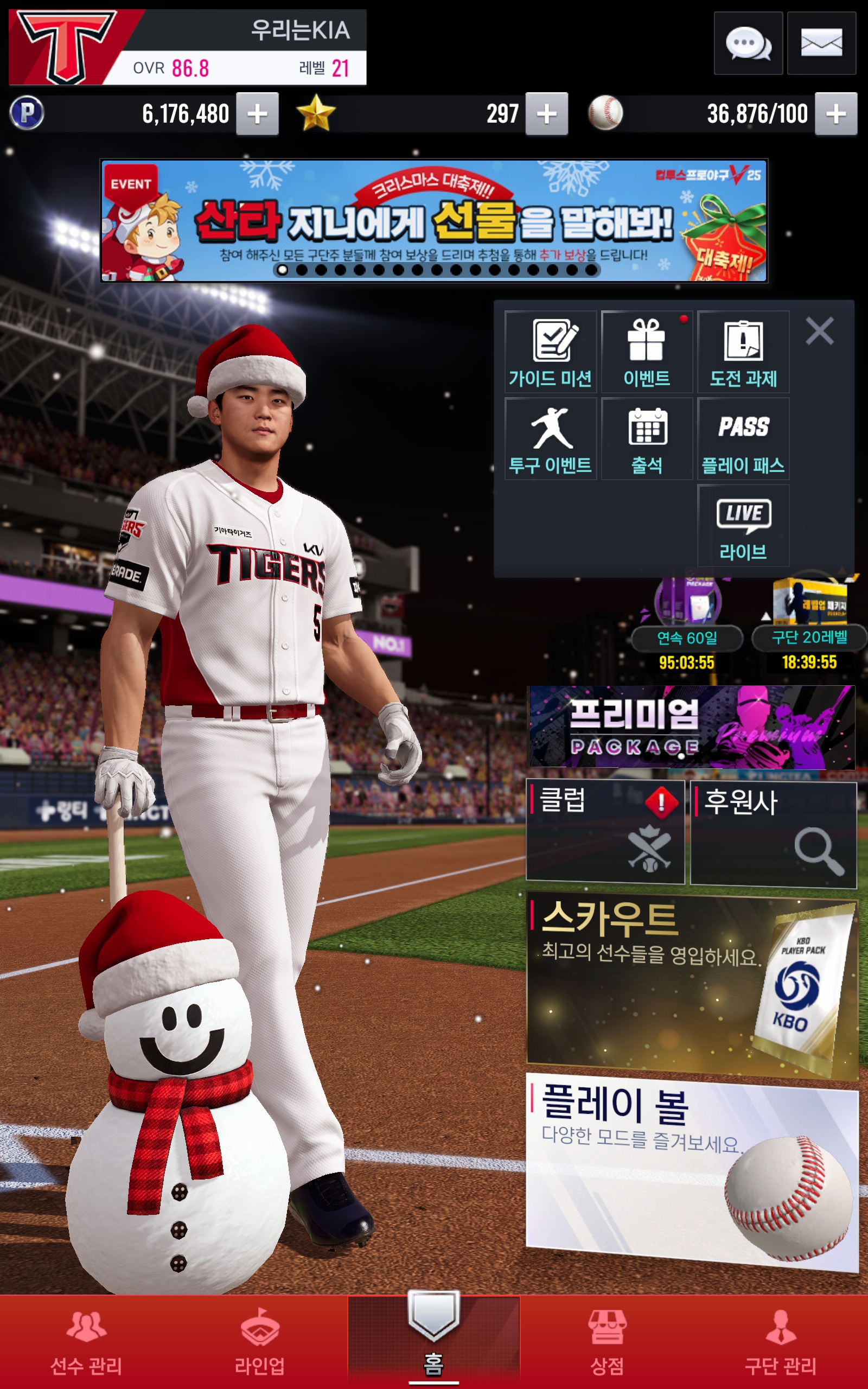The image size is (868, 1389).
Task: Open 도전 과제 challenges
Action: (x=743, y=352)
